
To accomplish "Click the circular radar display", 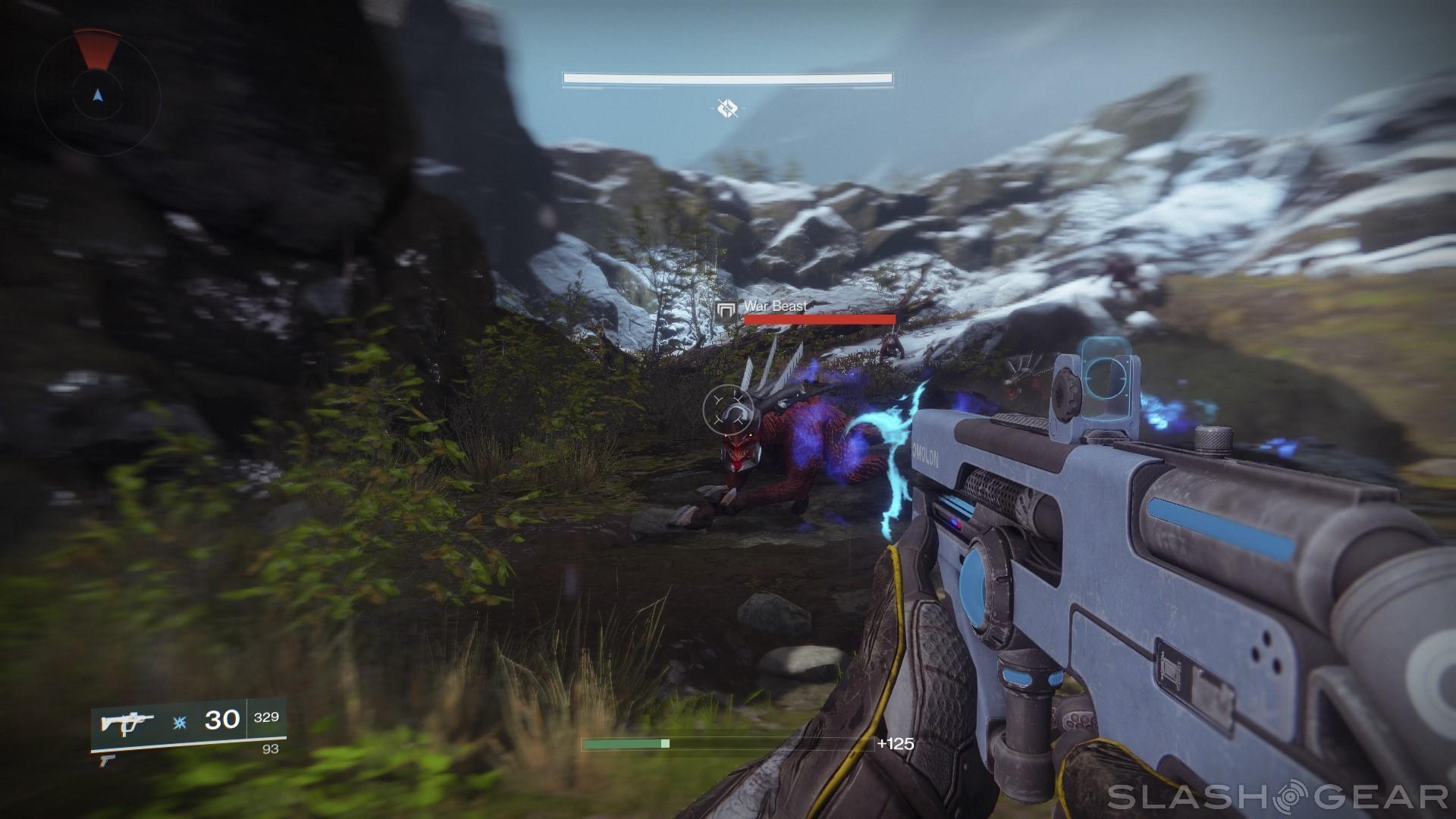I will click(x=97, y=94).
